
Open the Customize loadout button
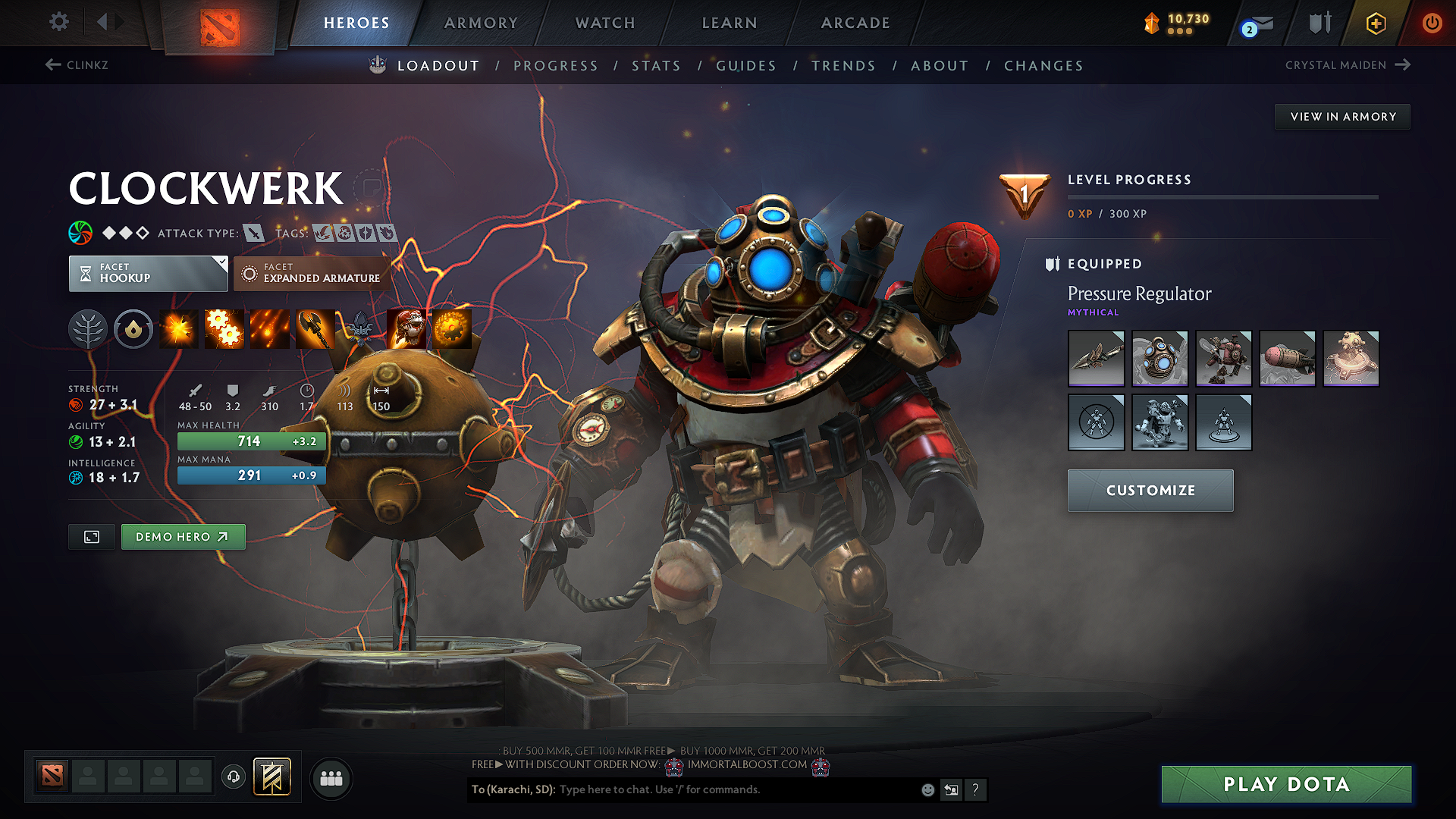(1150, 491)
